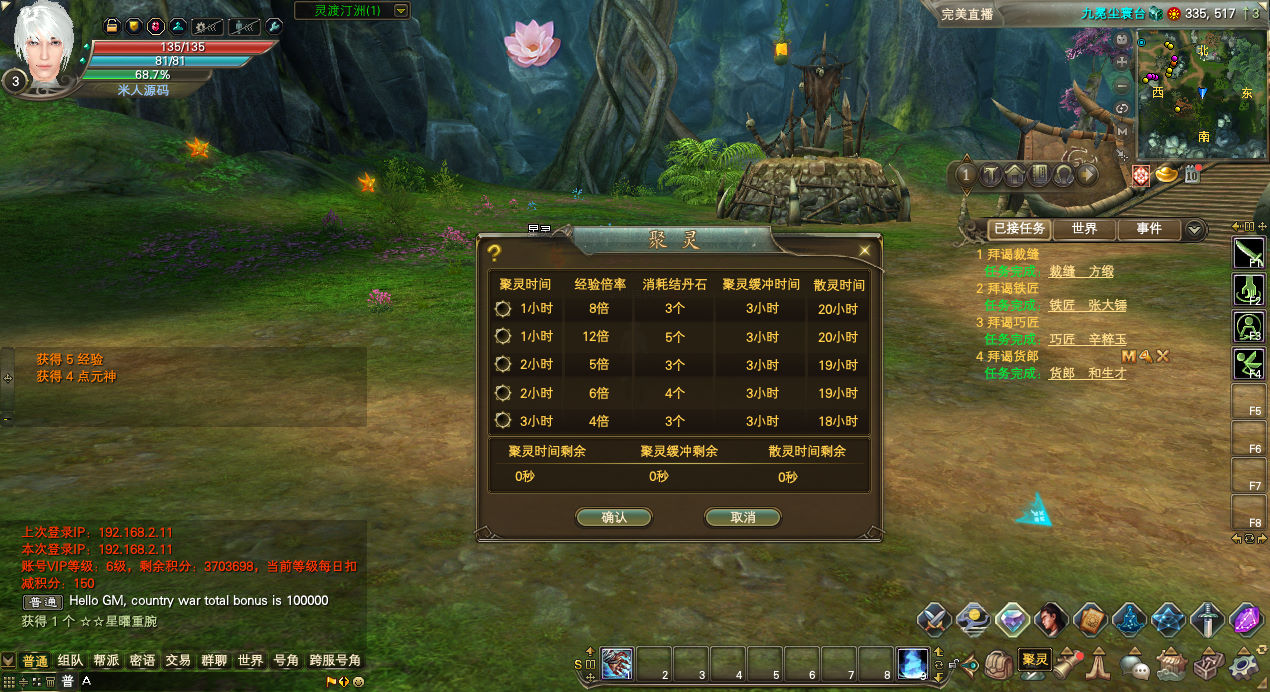Cancel the 聚灵 dialog with 取消
This screenshot has width=1270, height=692.
(742, 517)
